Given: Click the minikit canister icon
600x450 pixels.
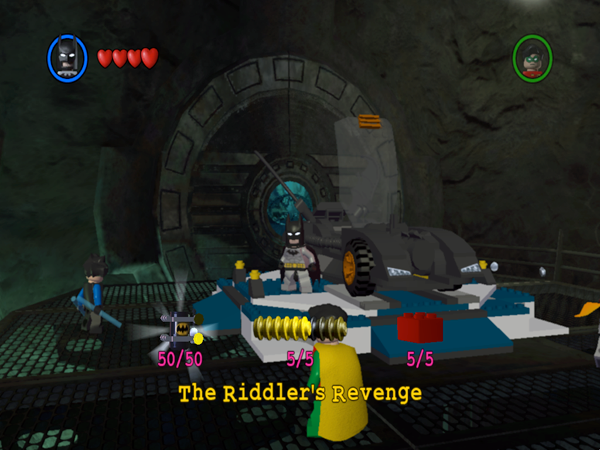Looking at the screenshot, I should tap(181, 328).
